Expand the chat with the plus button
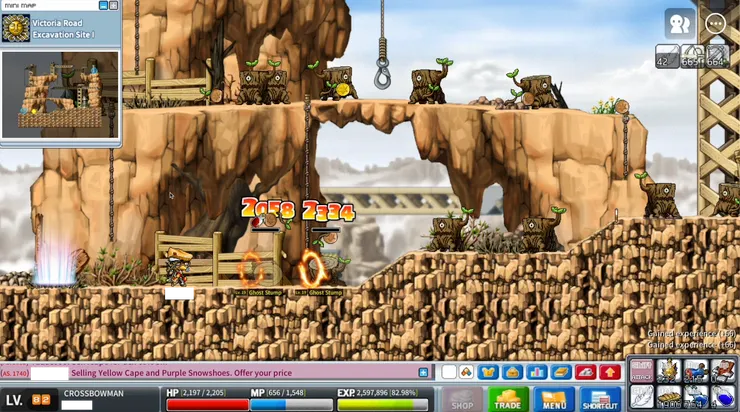Screen dimensions: 740x412 point(423,372)
